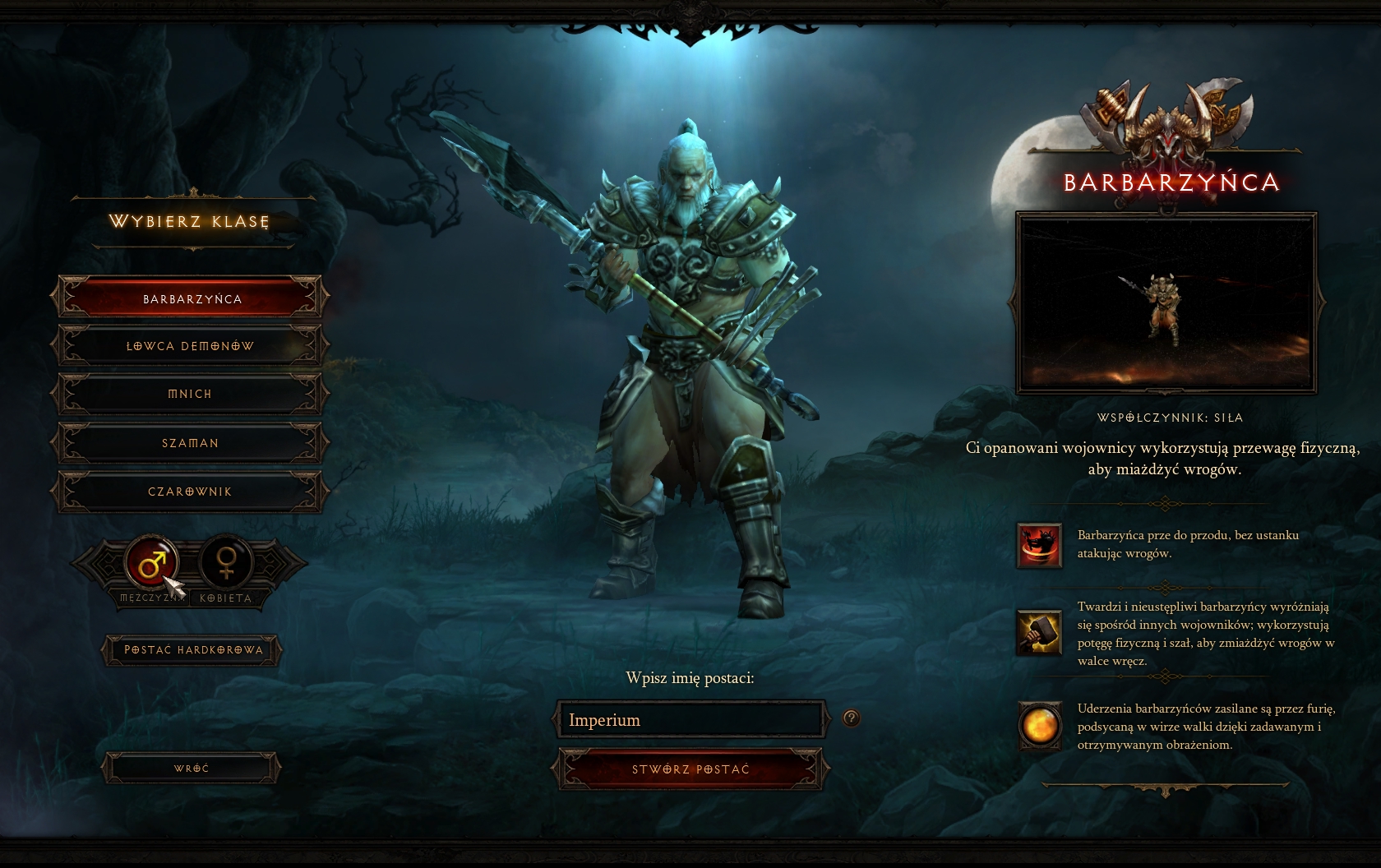
Task: Go back with the Wróć button
Action: (191, 769)
